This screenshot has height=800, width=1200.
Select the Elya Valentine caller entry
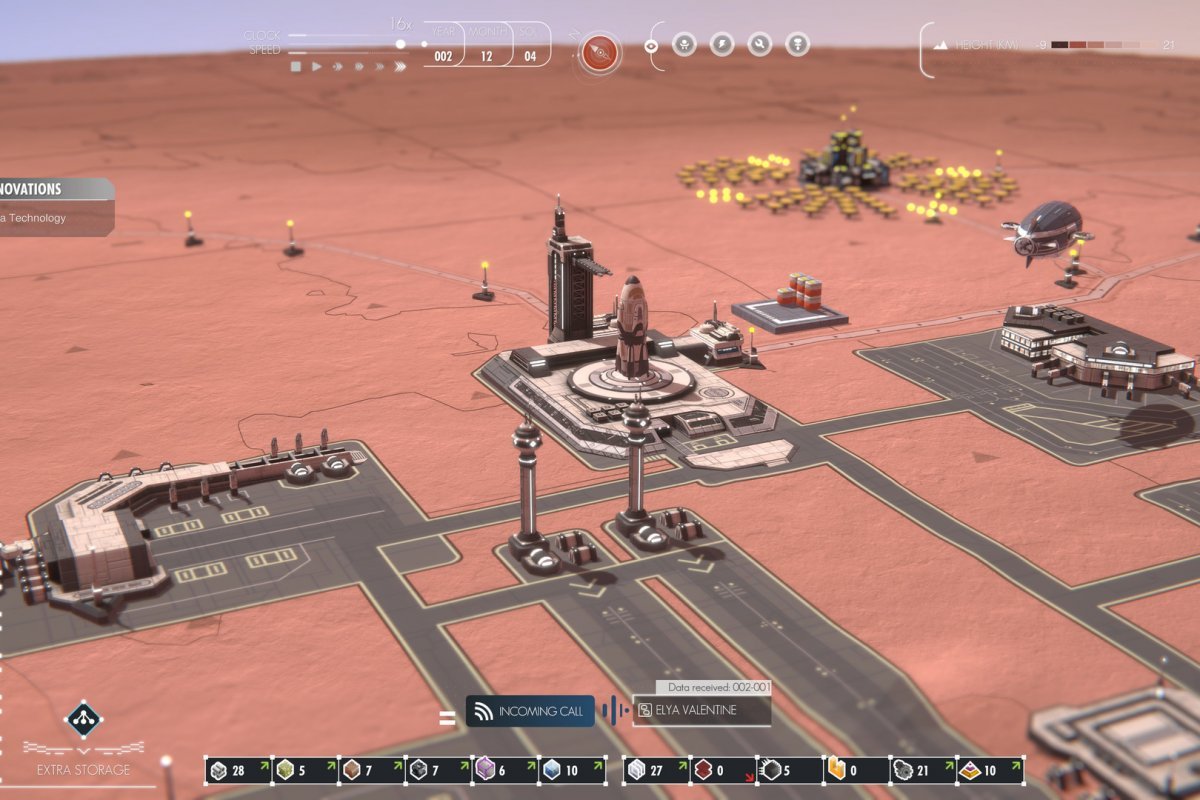702,711
